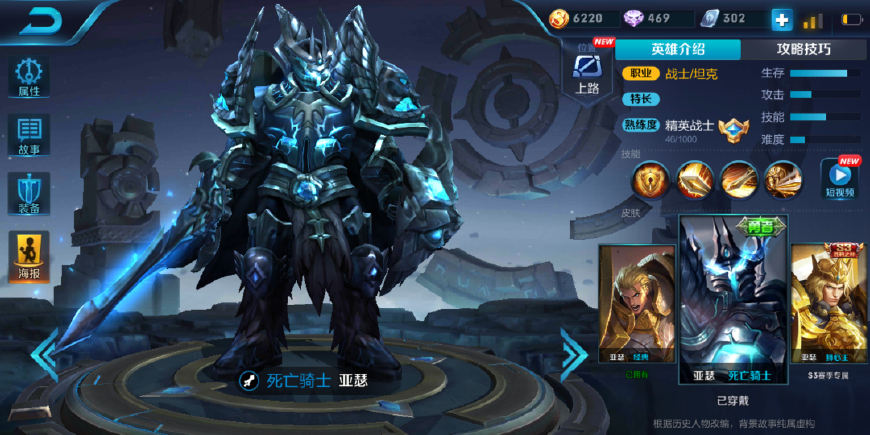Play the 短视频 short video
The image size is (870, 435).
point(840,178)
